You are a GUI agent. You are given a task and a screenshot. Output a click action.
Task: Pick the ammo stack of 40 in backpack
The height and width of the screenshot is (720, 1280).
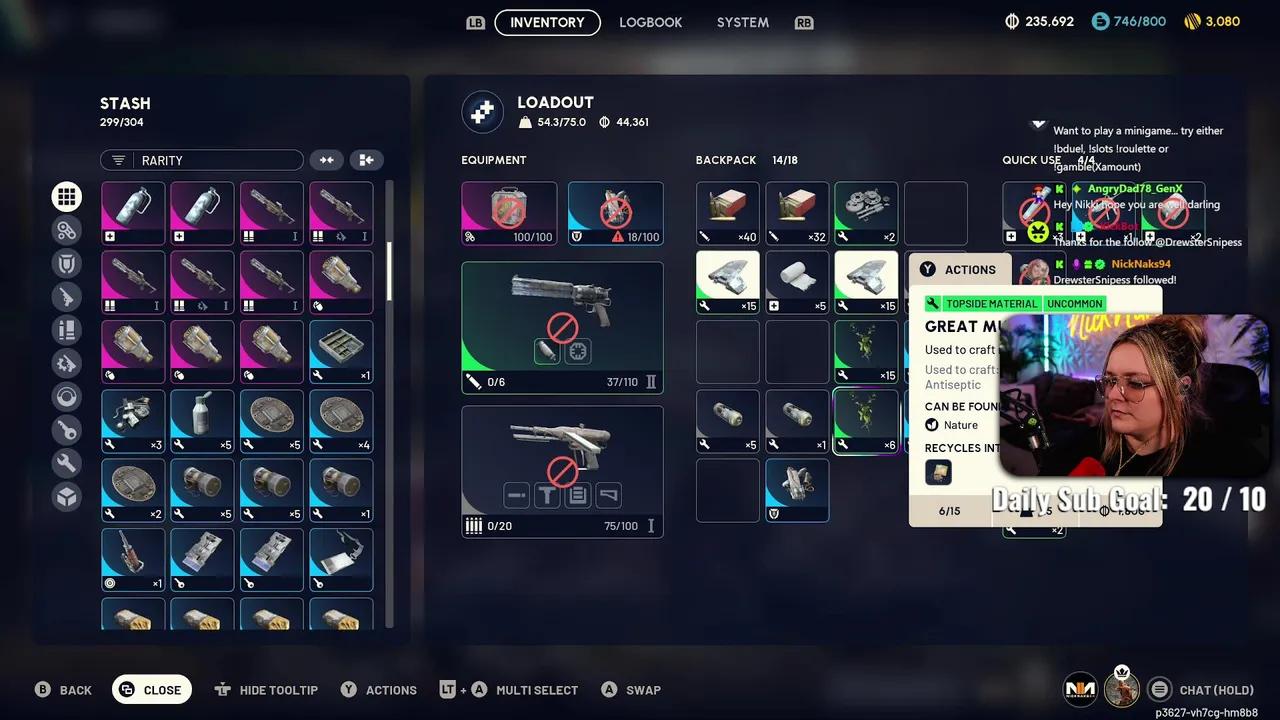point(727,213)
